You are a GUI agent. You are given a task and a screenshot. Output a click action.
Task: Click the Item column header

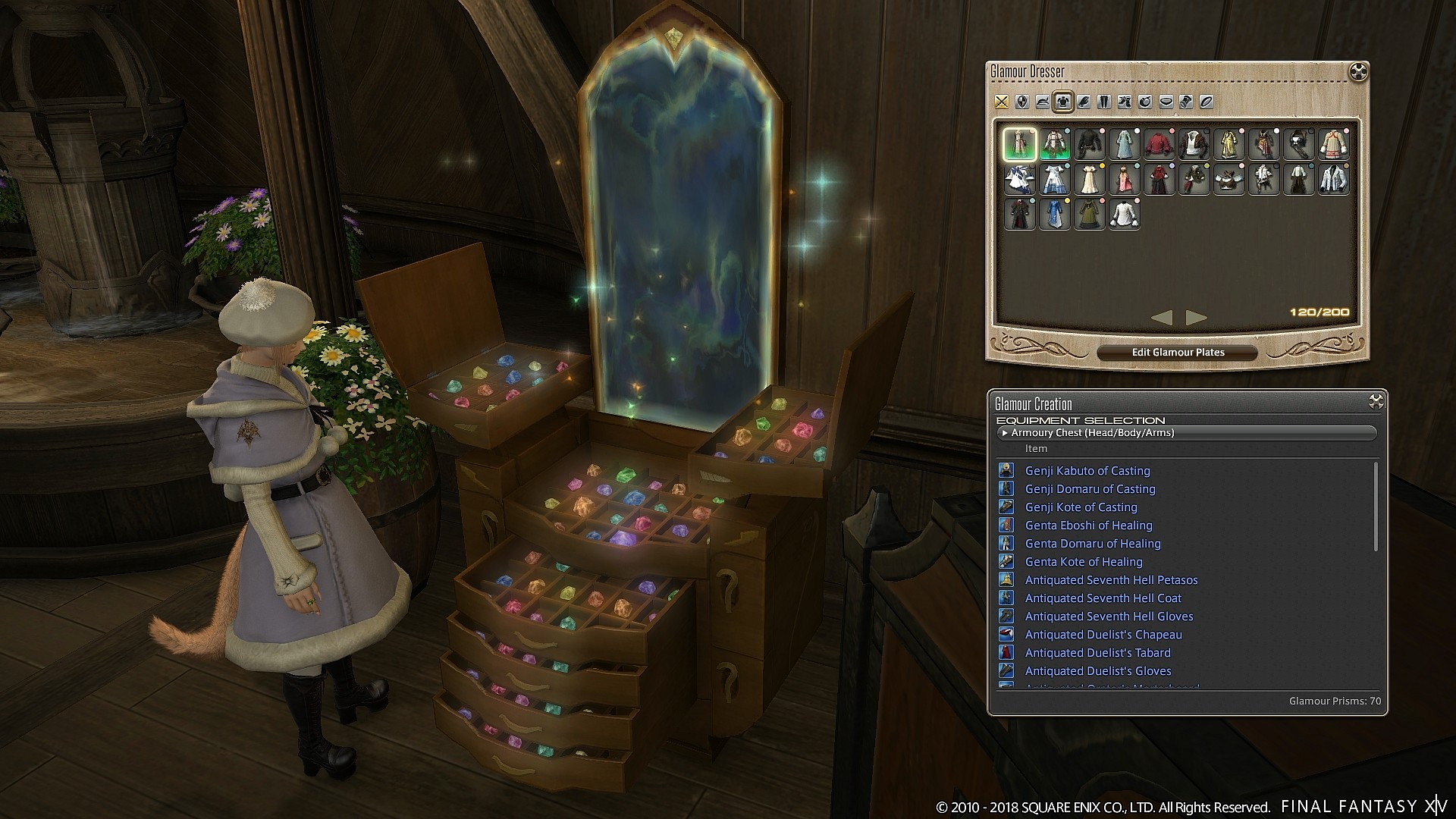coord(1037,448)
